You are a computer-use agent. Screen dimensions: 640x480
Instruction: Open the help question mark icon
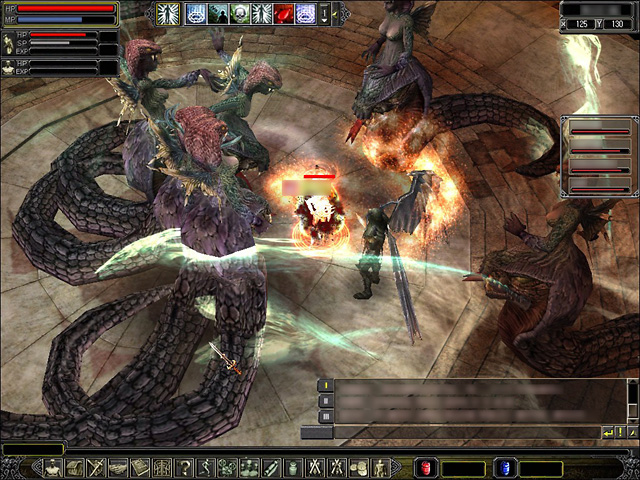click(184, 467)
